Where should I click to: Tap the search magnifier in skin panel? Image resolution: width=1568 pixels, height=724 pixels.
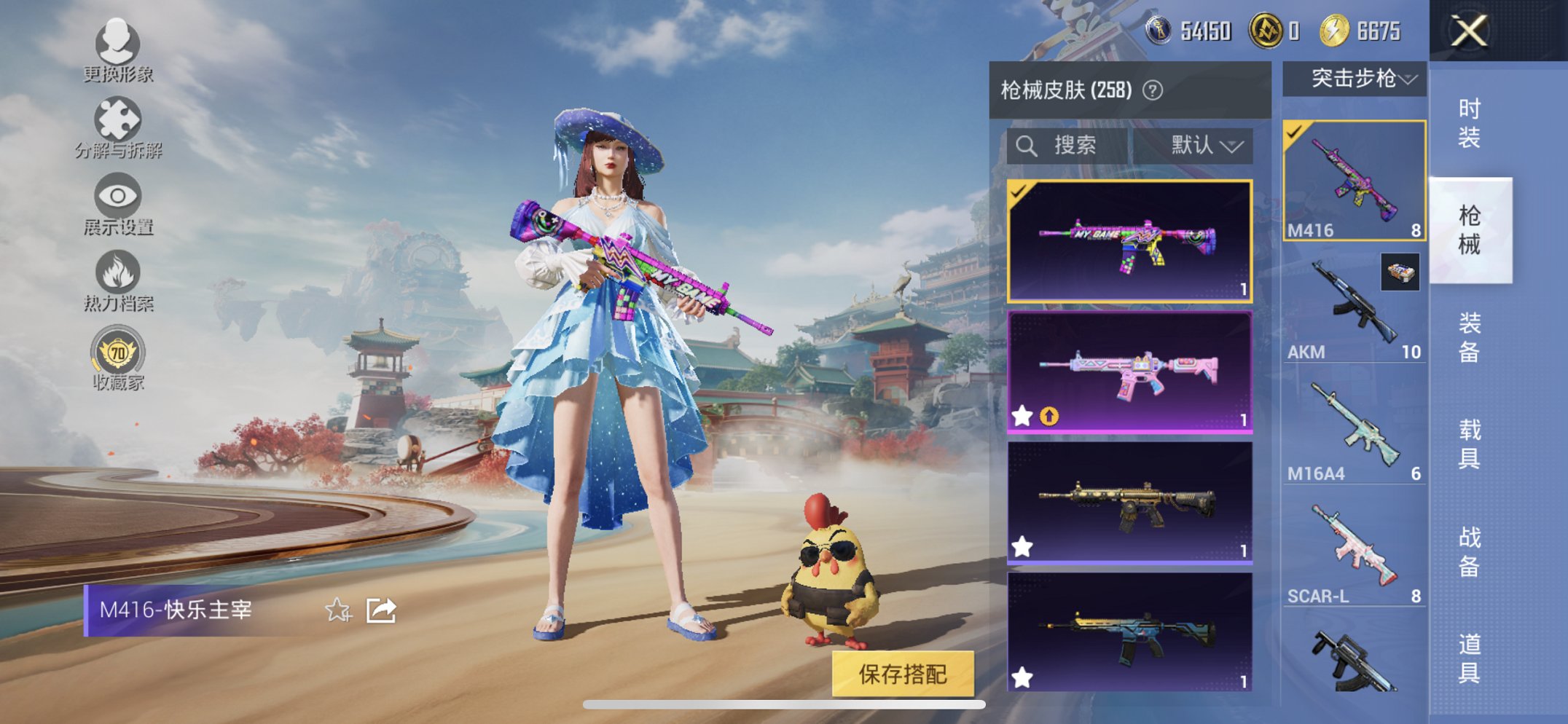click(1028, 146)
